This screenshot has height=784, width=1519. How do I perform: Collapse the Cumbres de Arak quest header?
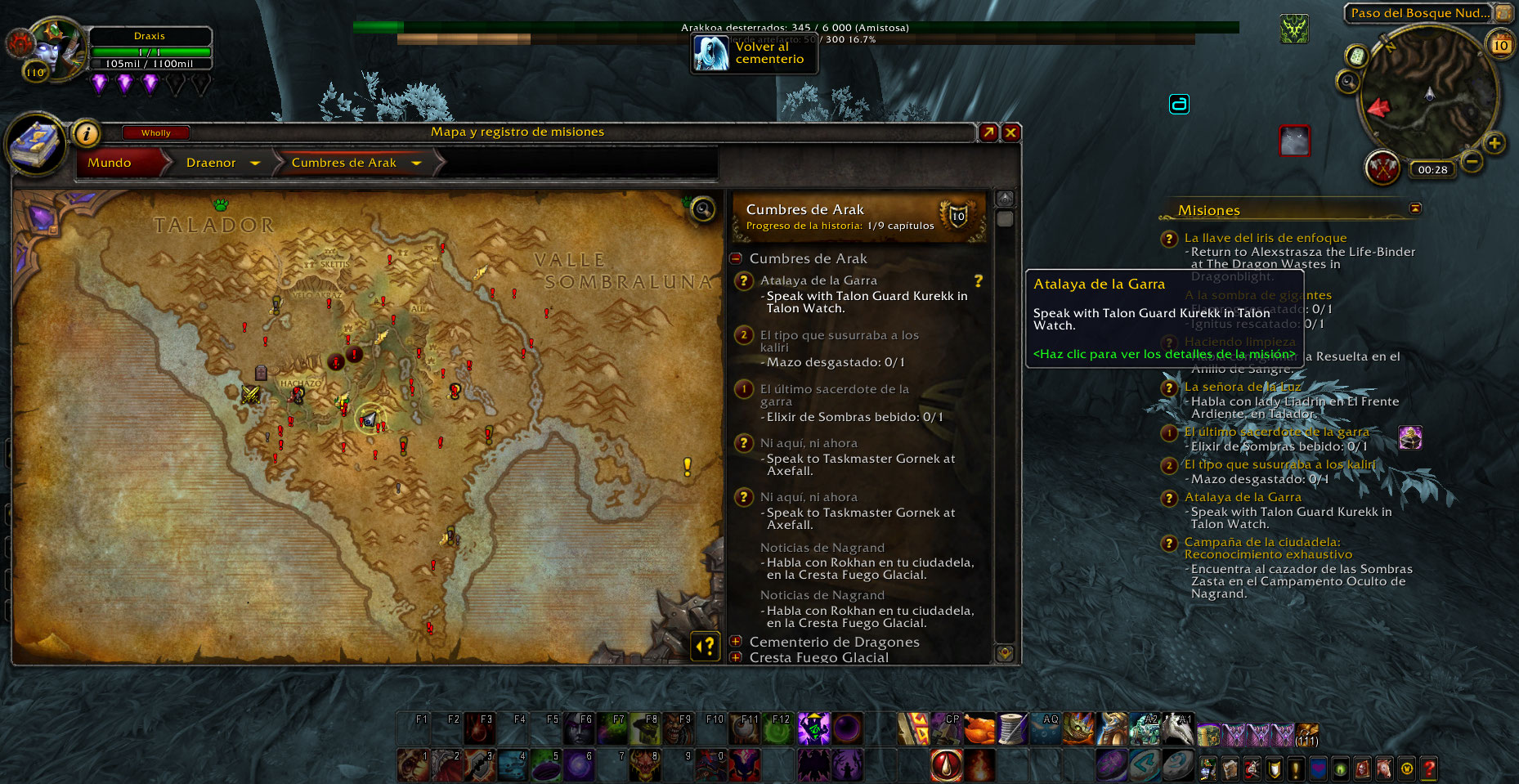tap(736, 258)
